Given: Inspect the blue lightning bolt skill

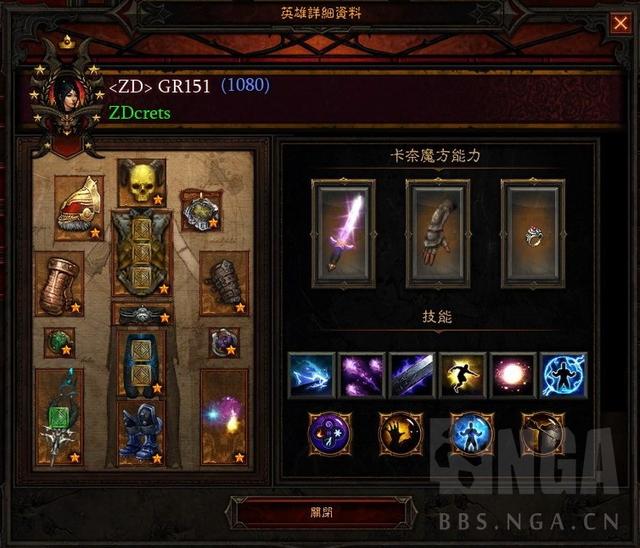Looking at the screenshot, I should pyautogui.click(x=311, y=375).
